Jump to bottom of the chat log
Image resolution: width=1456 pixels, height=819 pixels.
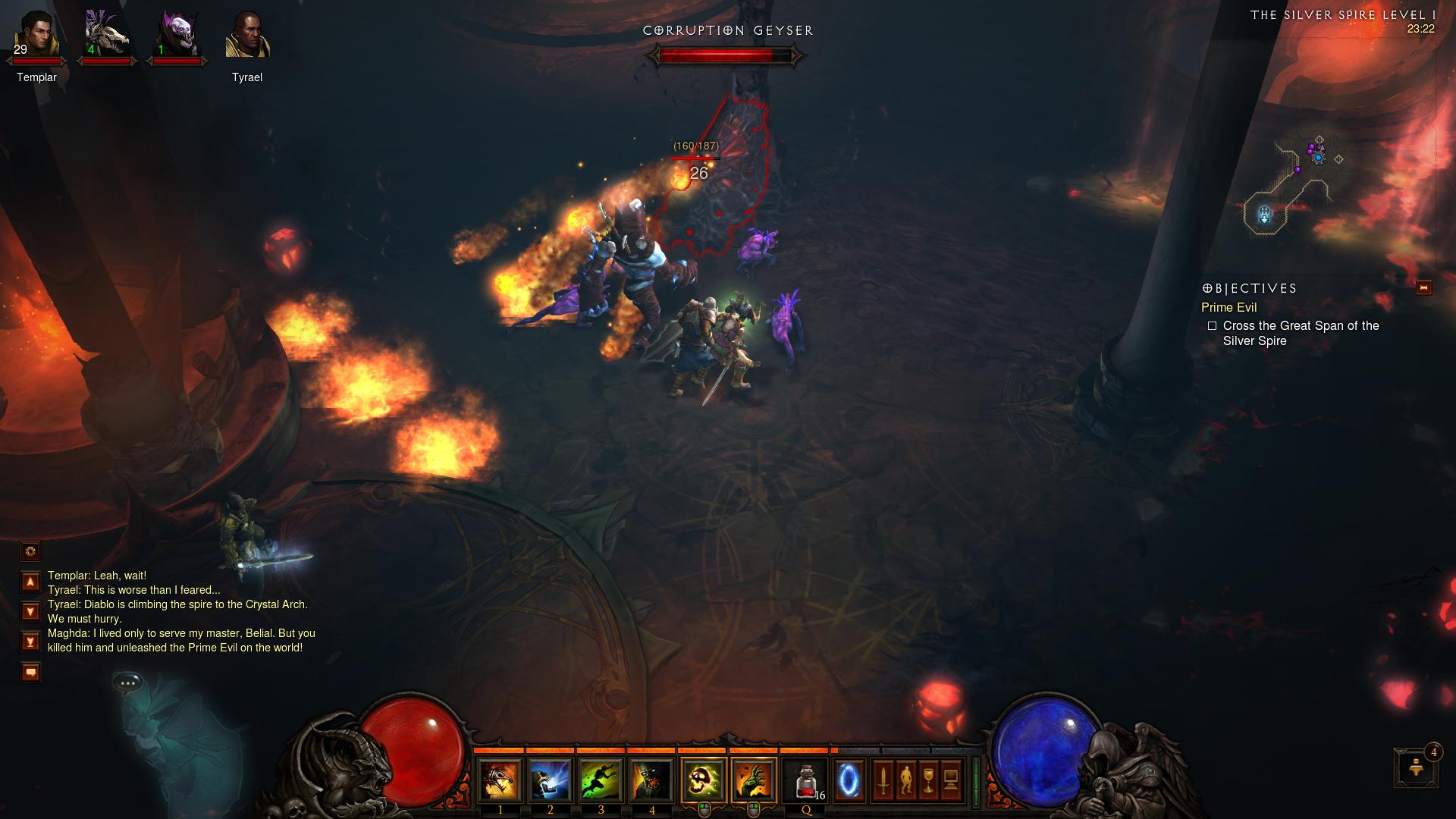pos(30,642)
